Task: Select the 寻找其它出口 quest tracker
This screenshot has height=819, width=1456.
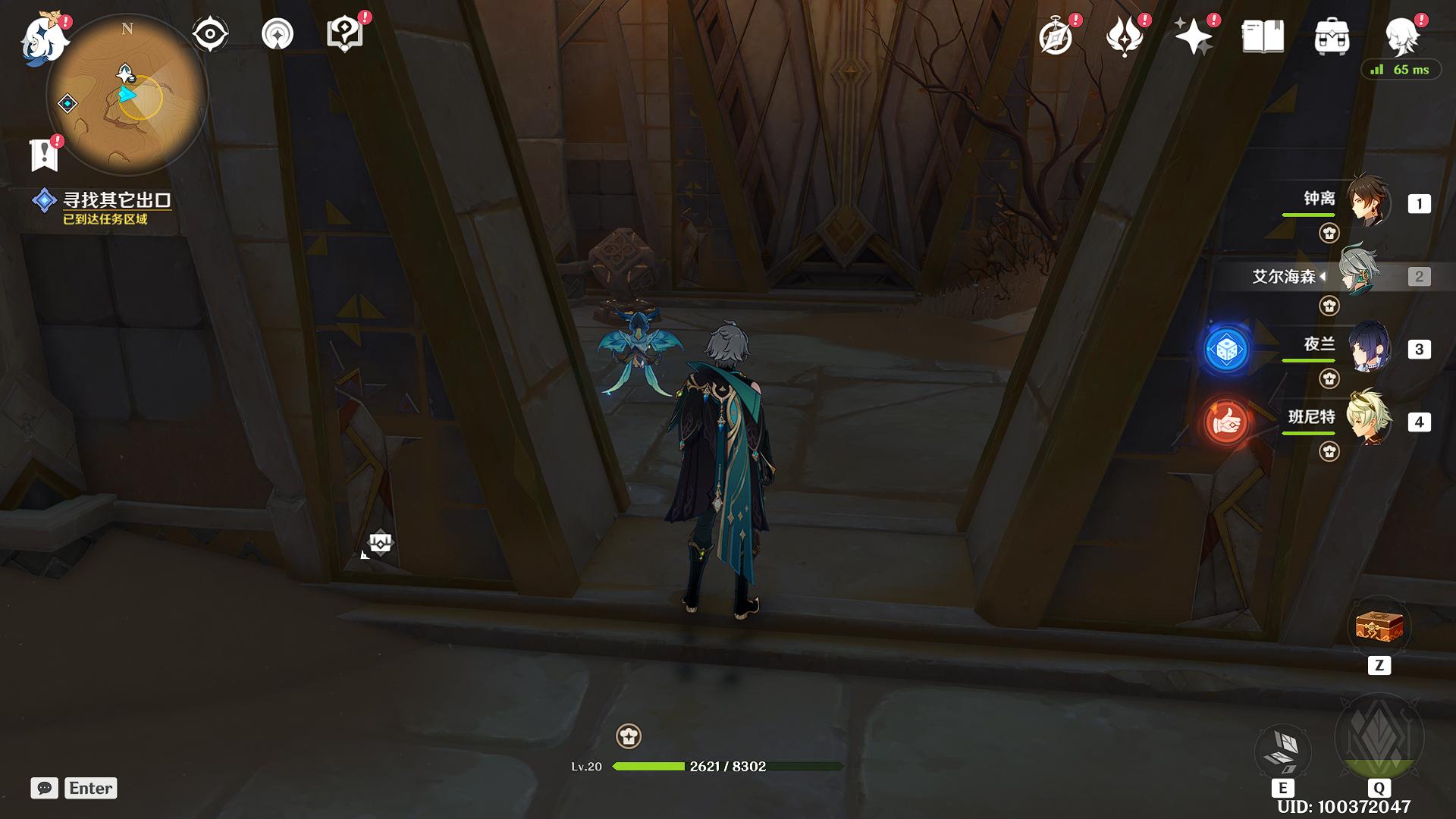Action: pyautogui.click(x=116, y=200)
